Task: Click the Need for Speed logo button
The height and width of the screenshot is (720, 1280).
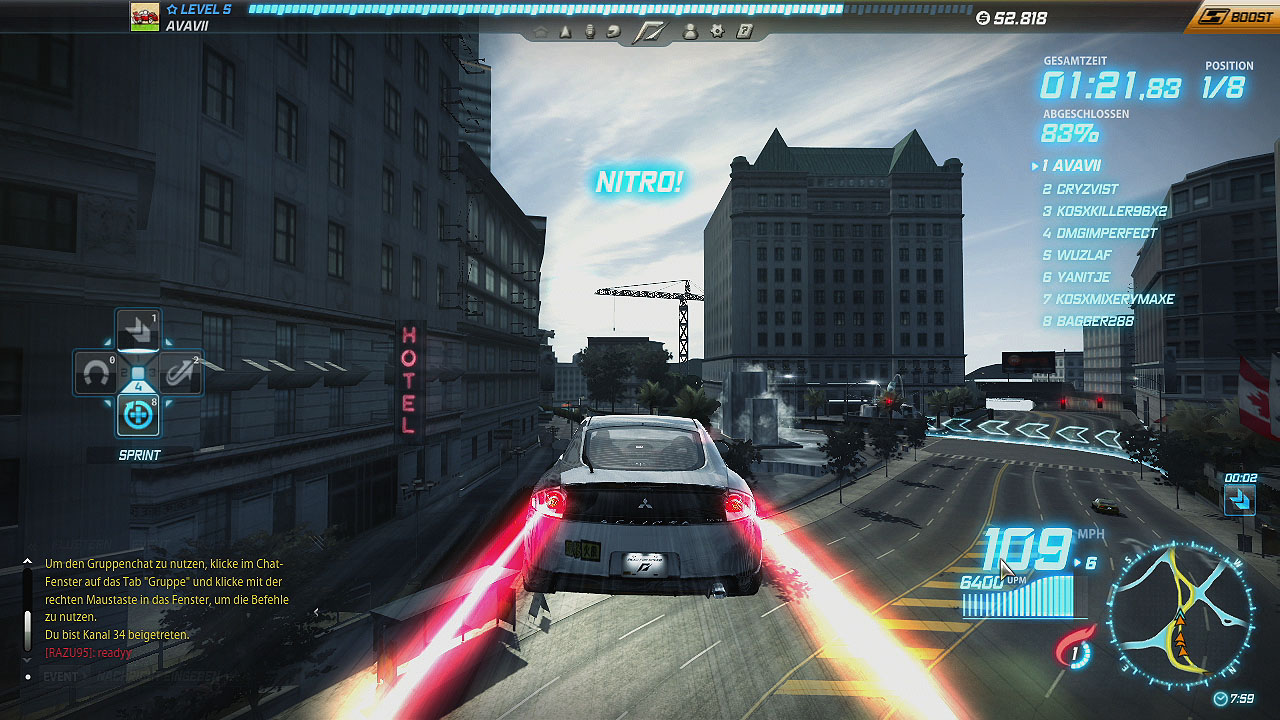Action: (651, 32)
